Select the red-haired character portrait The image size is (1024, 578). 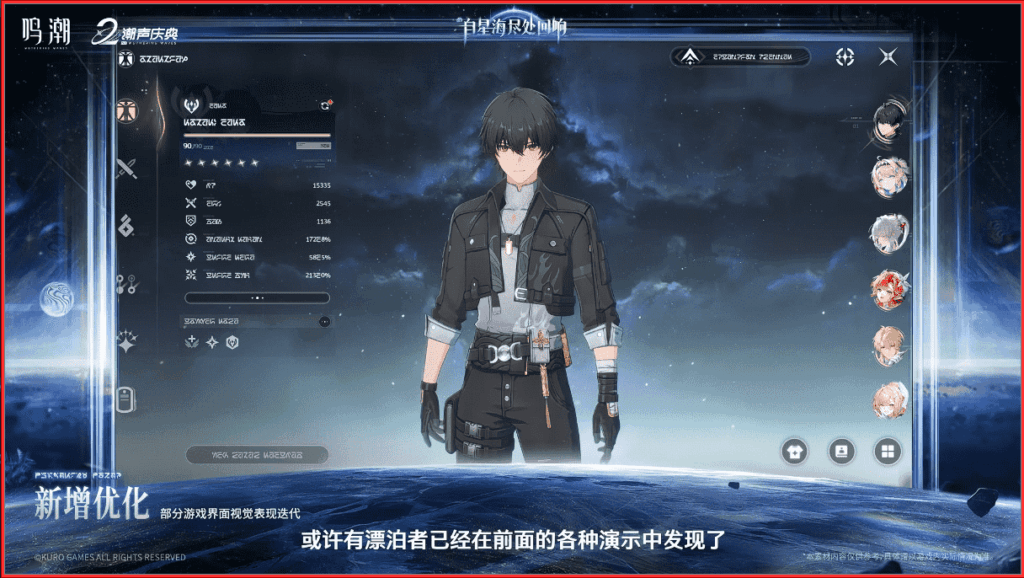click(888, 290)
